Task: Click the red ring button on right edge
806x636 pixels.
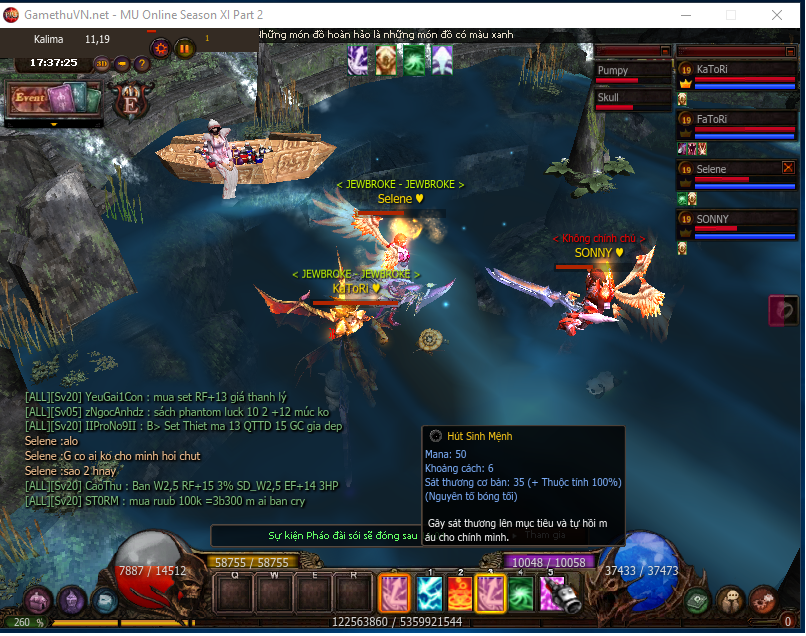Action: click(x=784, y=310)
